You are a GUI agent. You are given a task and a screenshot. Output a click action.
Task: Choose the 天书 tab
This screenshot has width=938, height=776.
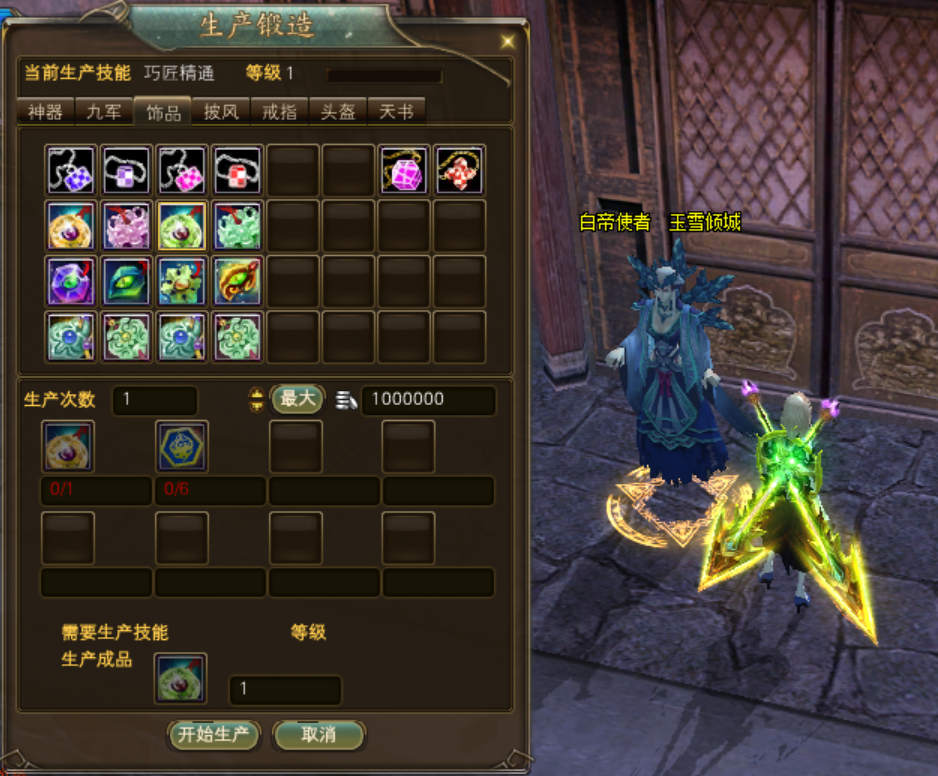pos(396,111)
